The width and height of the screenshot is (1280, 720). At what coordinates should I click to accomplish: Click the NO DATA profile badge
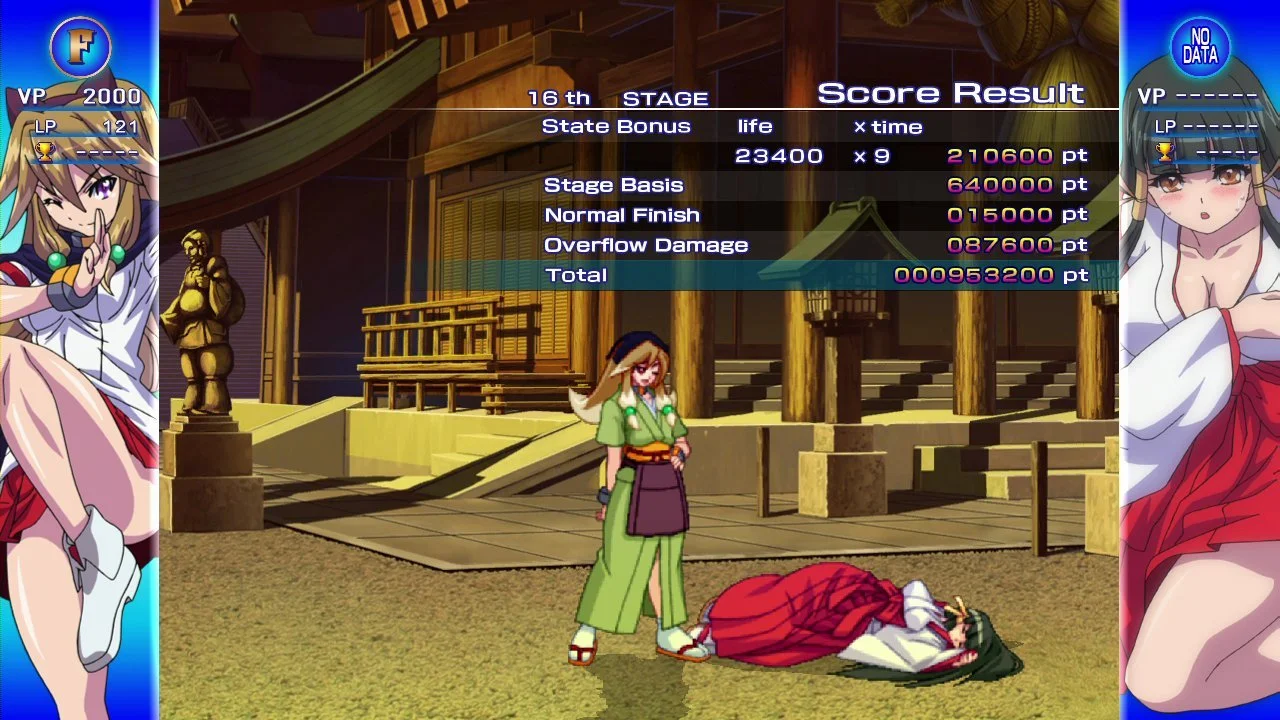click(x=1200, y=46)
